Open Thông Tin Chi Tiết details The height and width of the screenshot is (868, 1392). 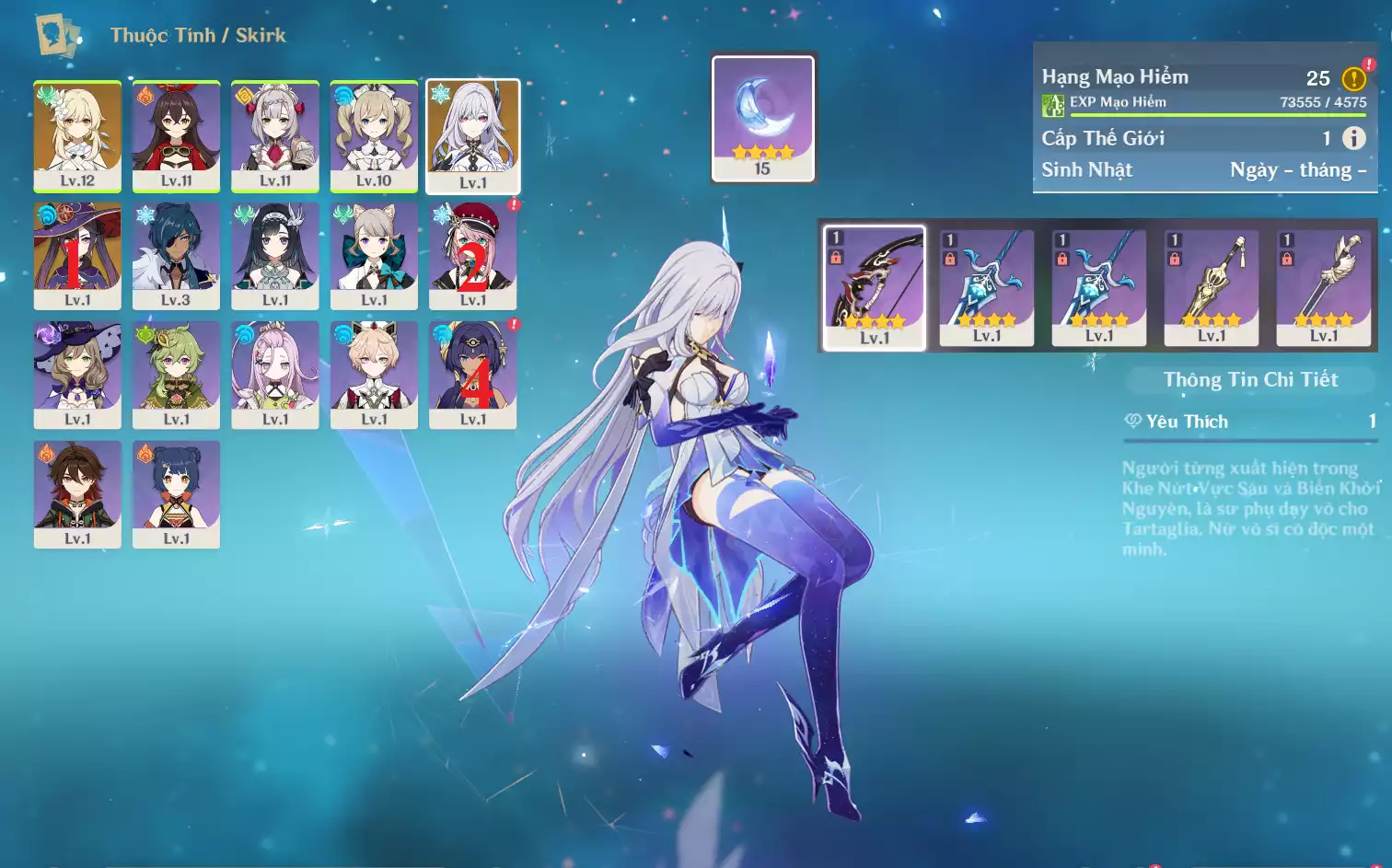[1250, 379]
